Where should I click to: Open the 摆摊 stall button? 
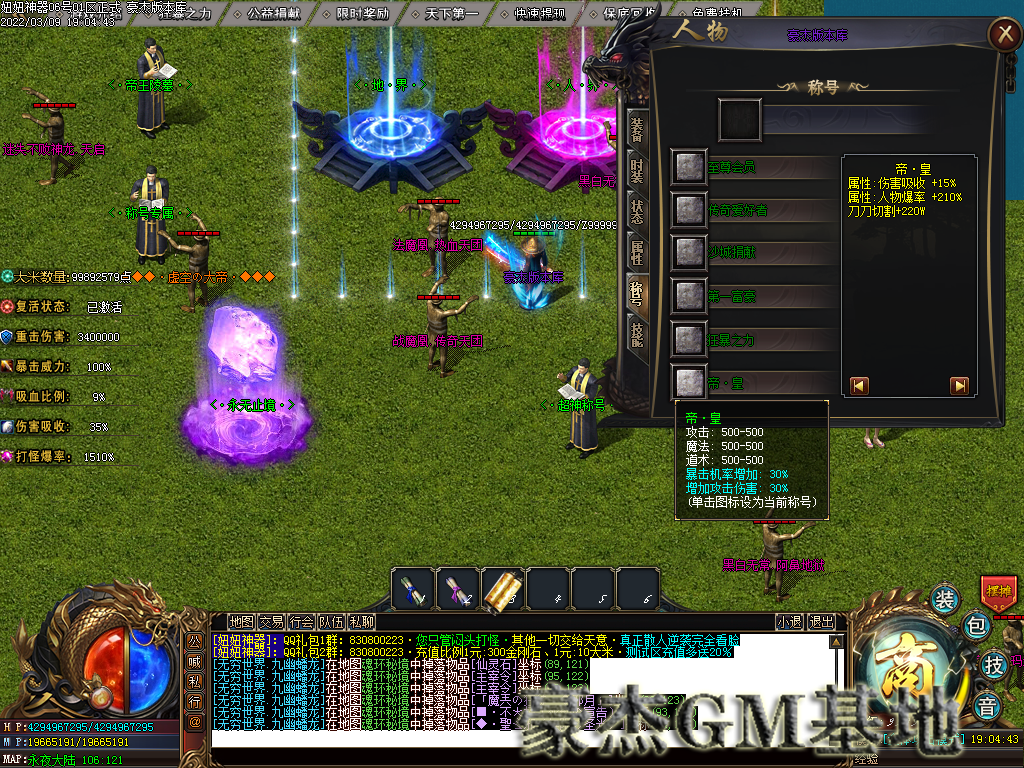click(x=999, y=591)
